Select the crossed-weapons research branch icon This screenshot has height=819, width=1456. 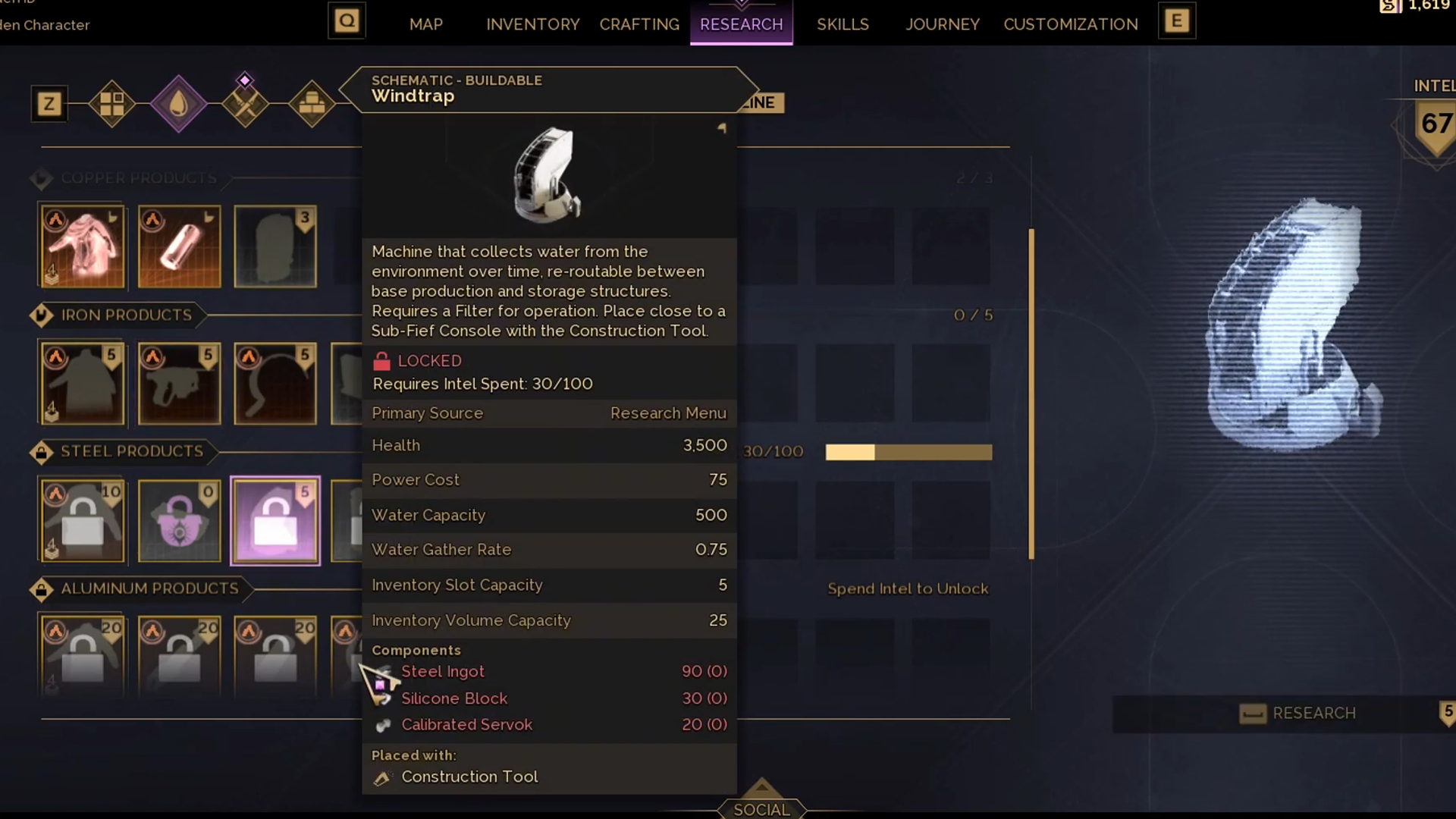[245, 104]
